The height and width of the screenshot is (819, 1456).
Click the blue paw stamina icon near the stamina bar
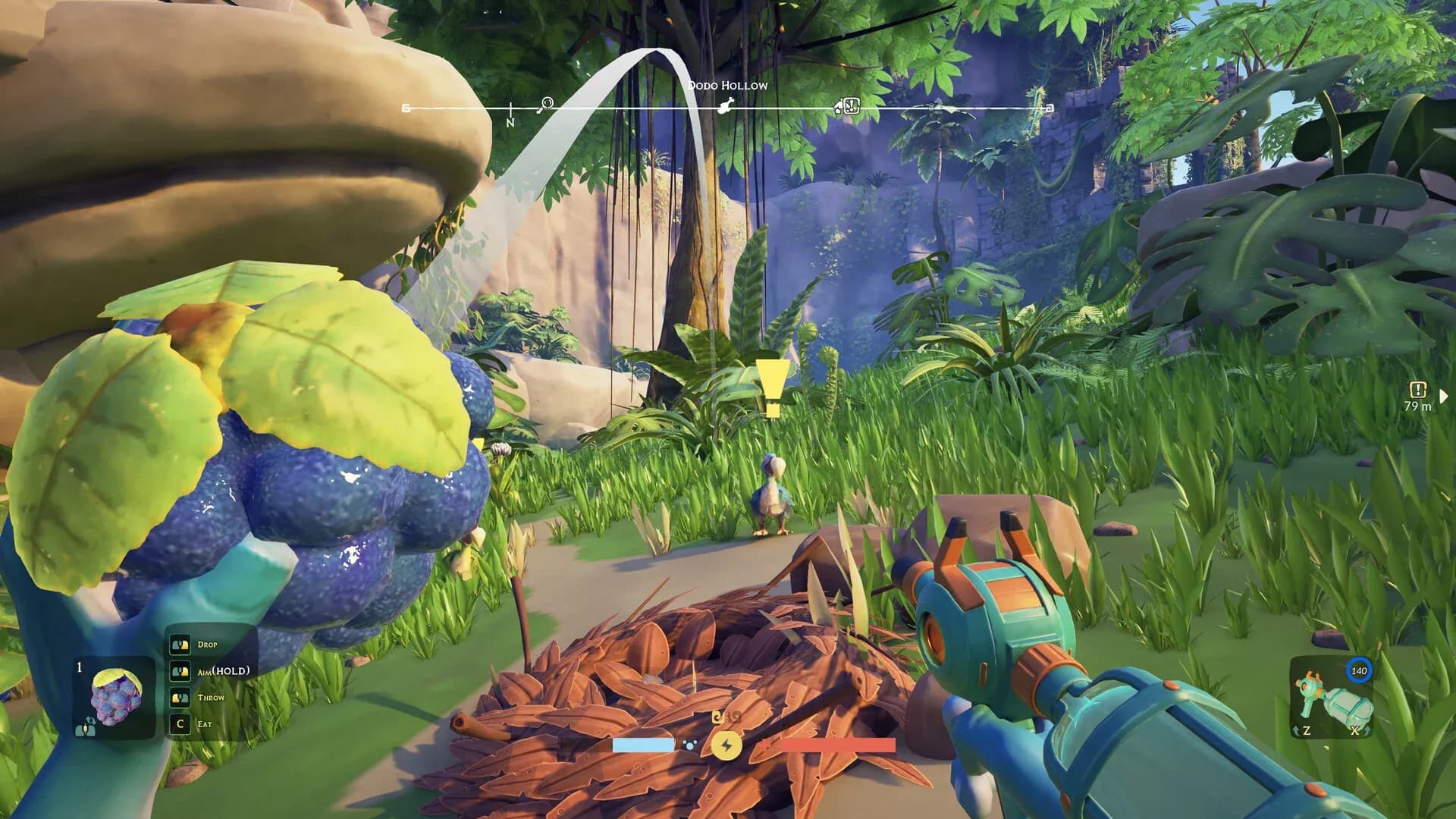[689, 746]
